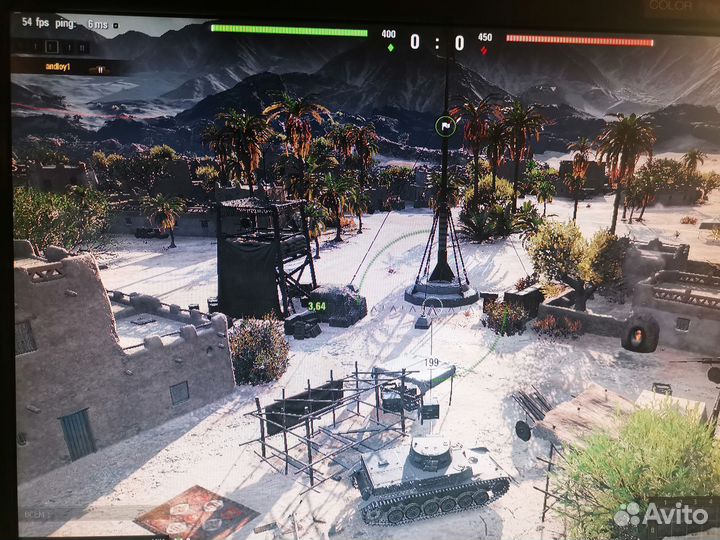720x540 pixels.
Task: Select the highlighted team panel view button
Action: click(52, 47)
